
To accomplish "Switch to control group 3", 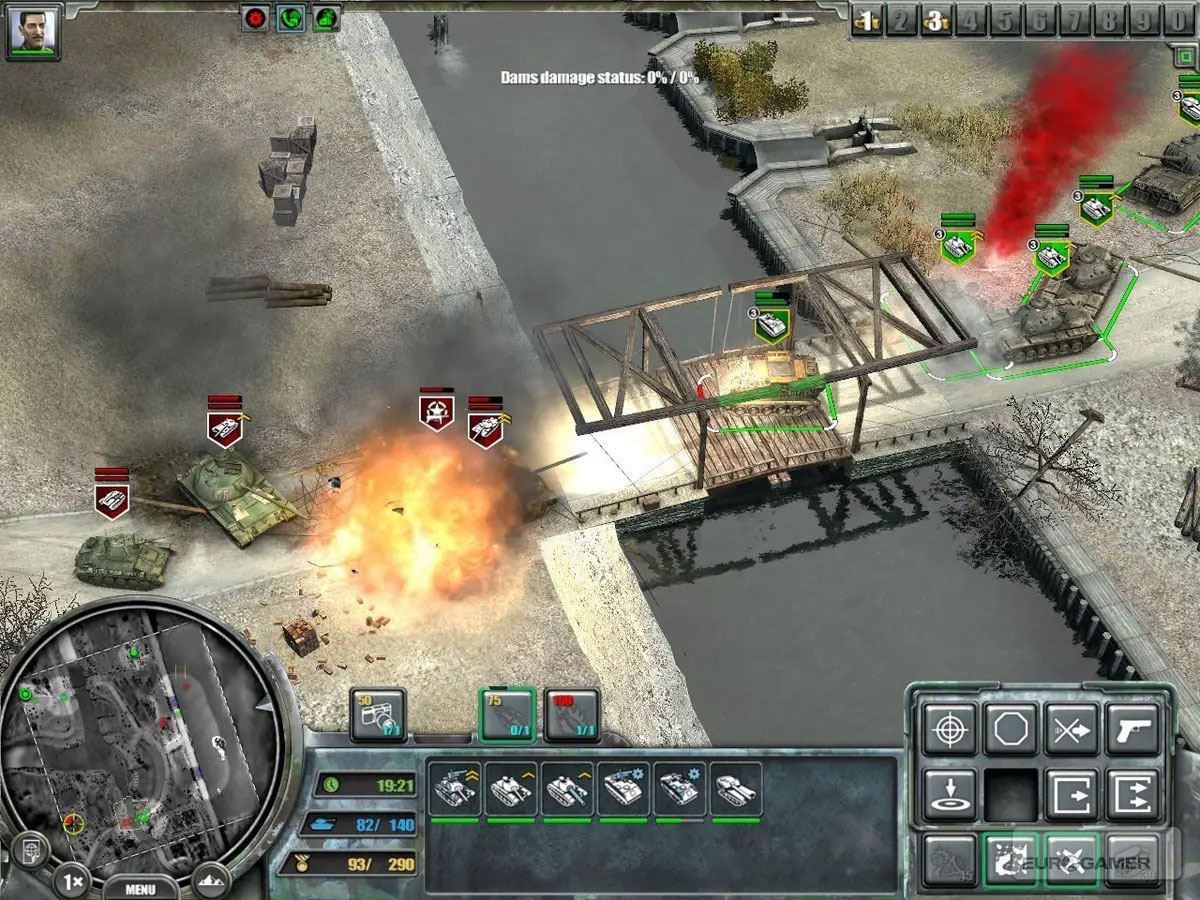I will coord(935,21).
